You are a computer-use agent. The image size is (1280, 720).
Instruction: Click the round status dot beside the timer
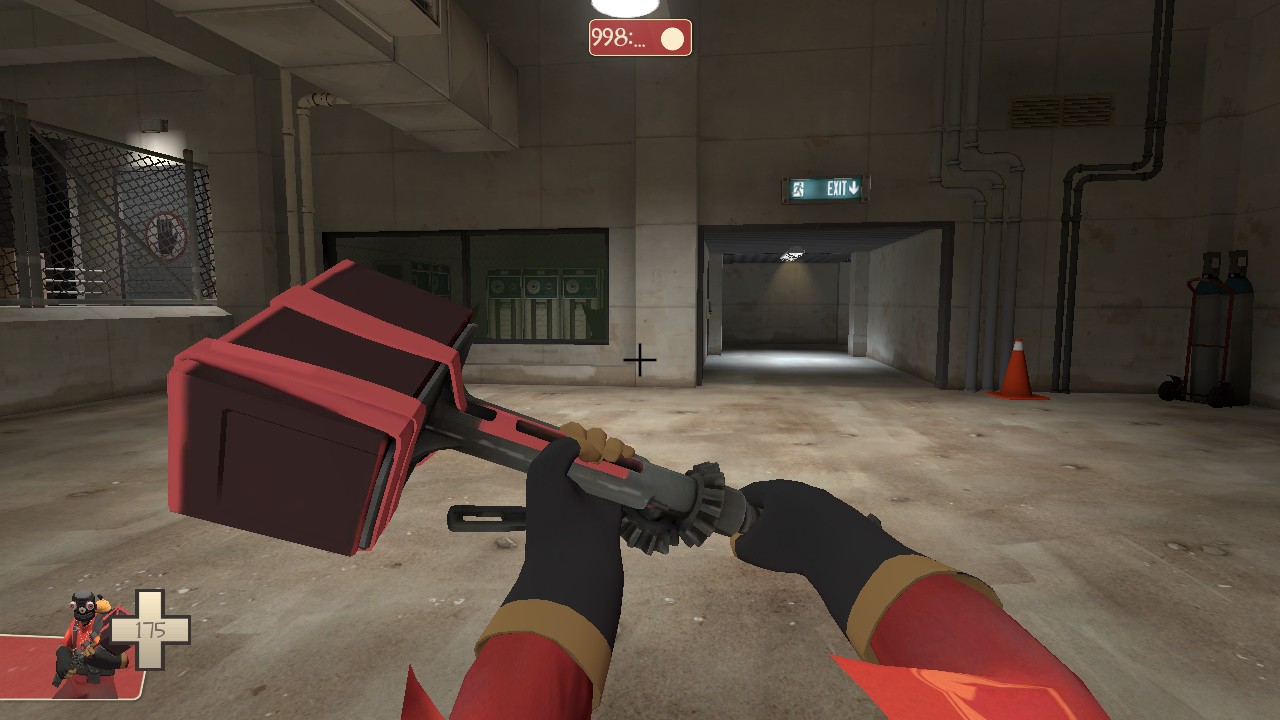672,37
